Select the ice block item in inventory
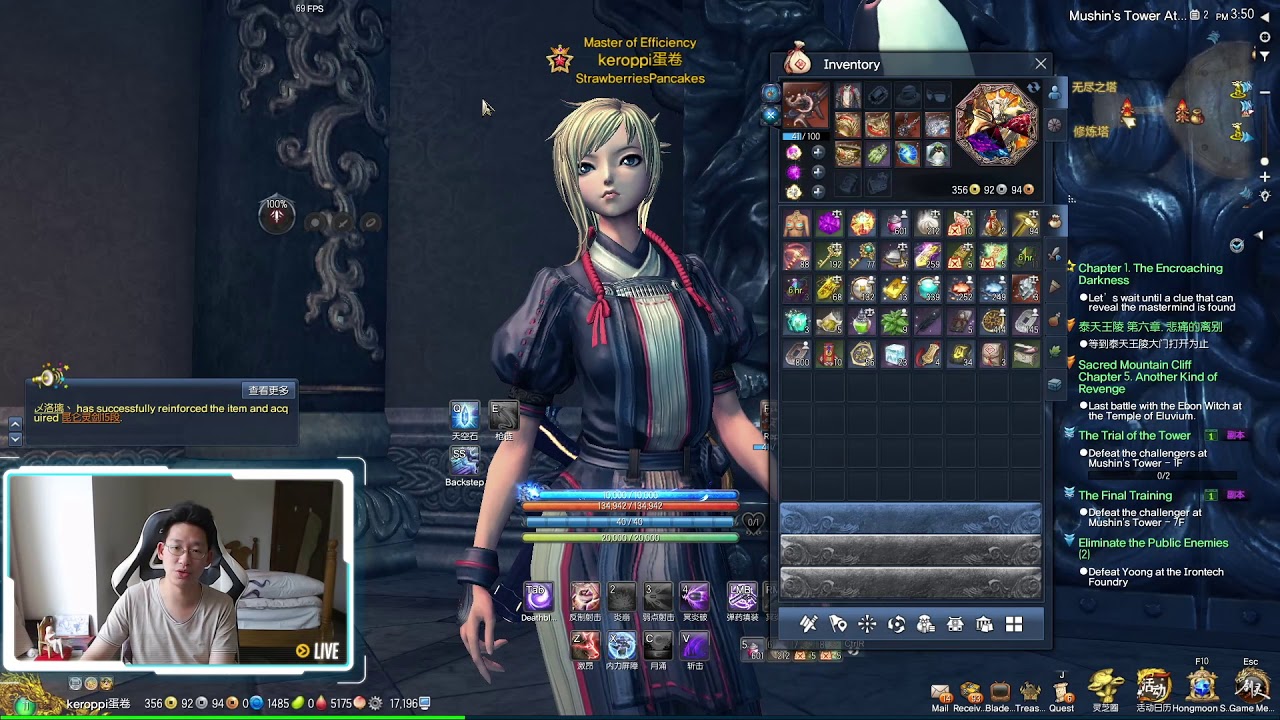 coord(895,355)
